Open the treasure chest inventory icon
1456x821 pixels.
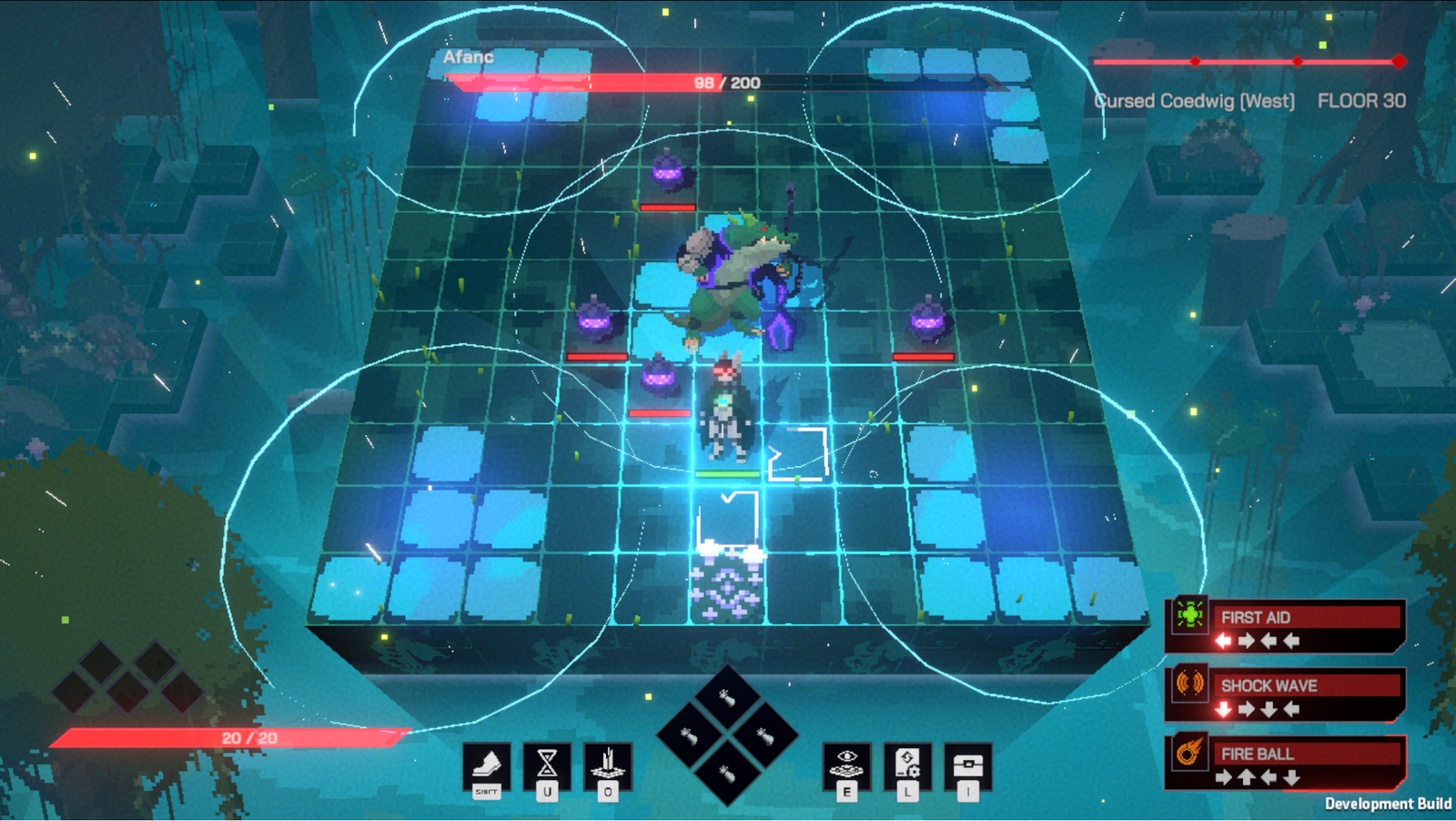click(967, 765)
